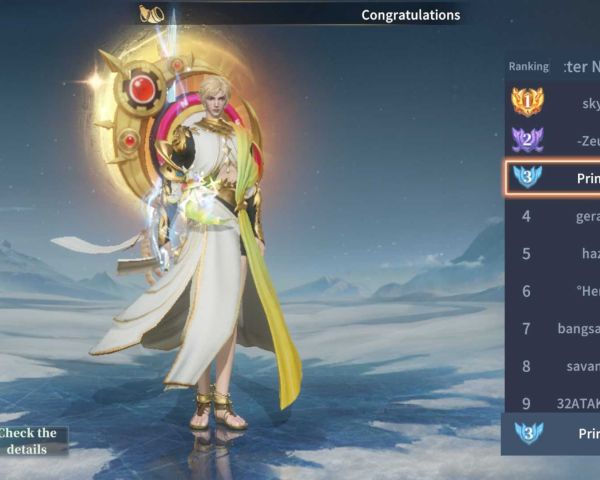Click the orange-outlined rank 3 row

coord(553,178)
